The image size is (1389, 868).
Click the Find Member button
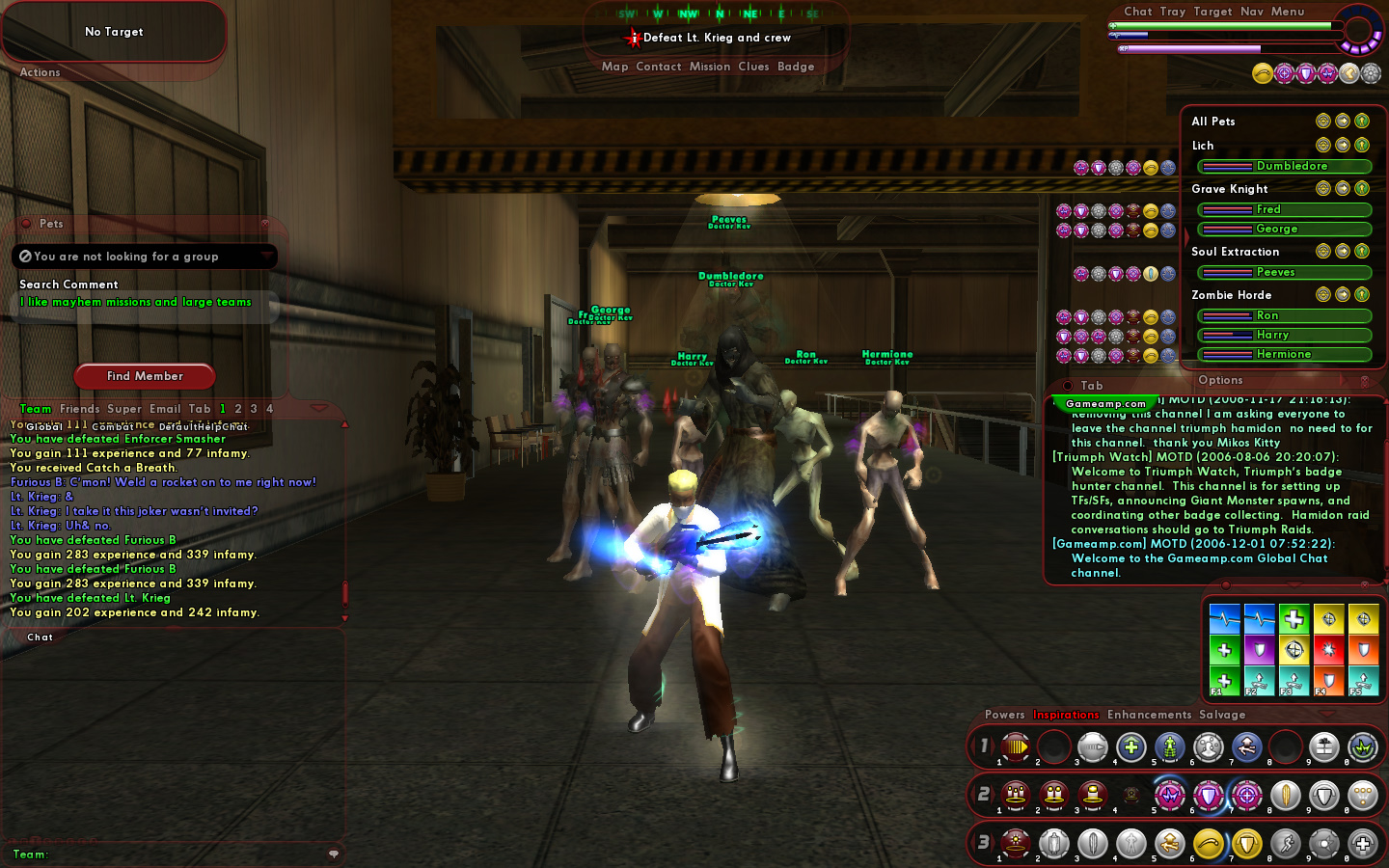pos(145,376)
